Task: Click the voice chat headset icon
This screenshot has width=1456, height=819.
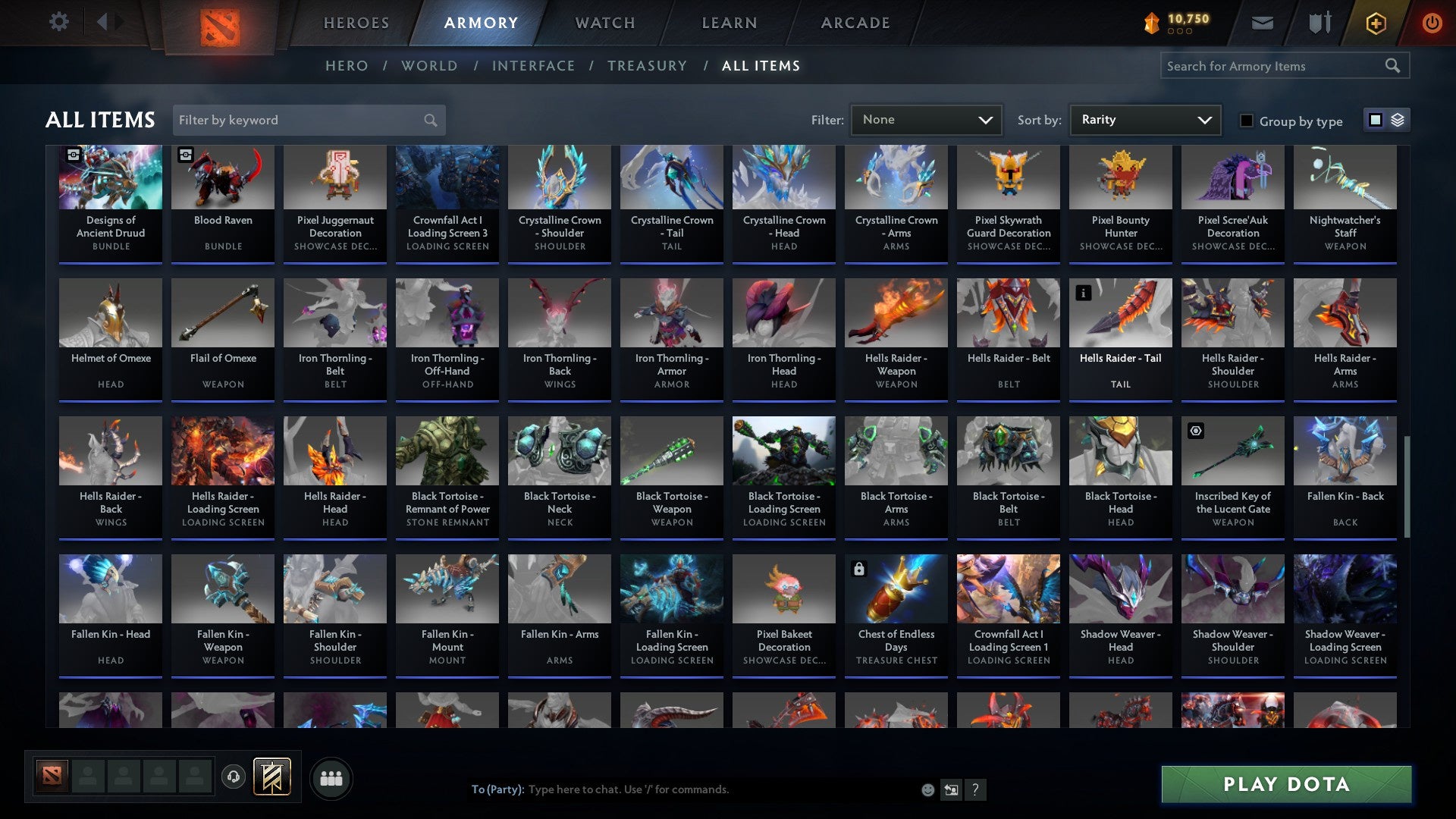Action: pyautogui.click(x=234, y=777)
